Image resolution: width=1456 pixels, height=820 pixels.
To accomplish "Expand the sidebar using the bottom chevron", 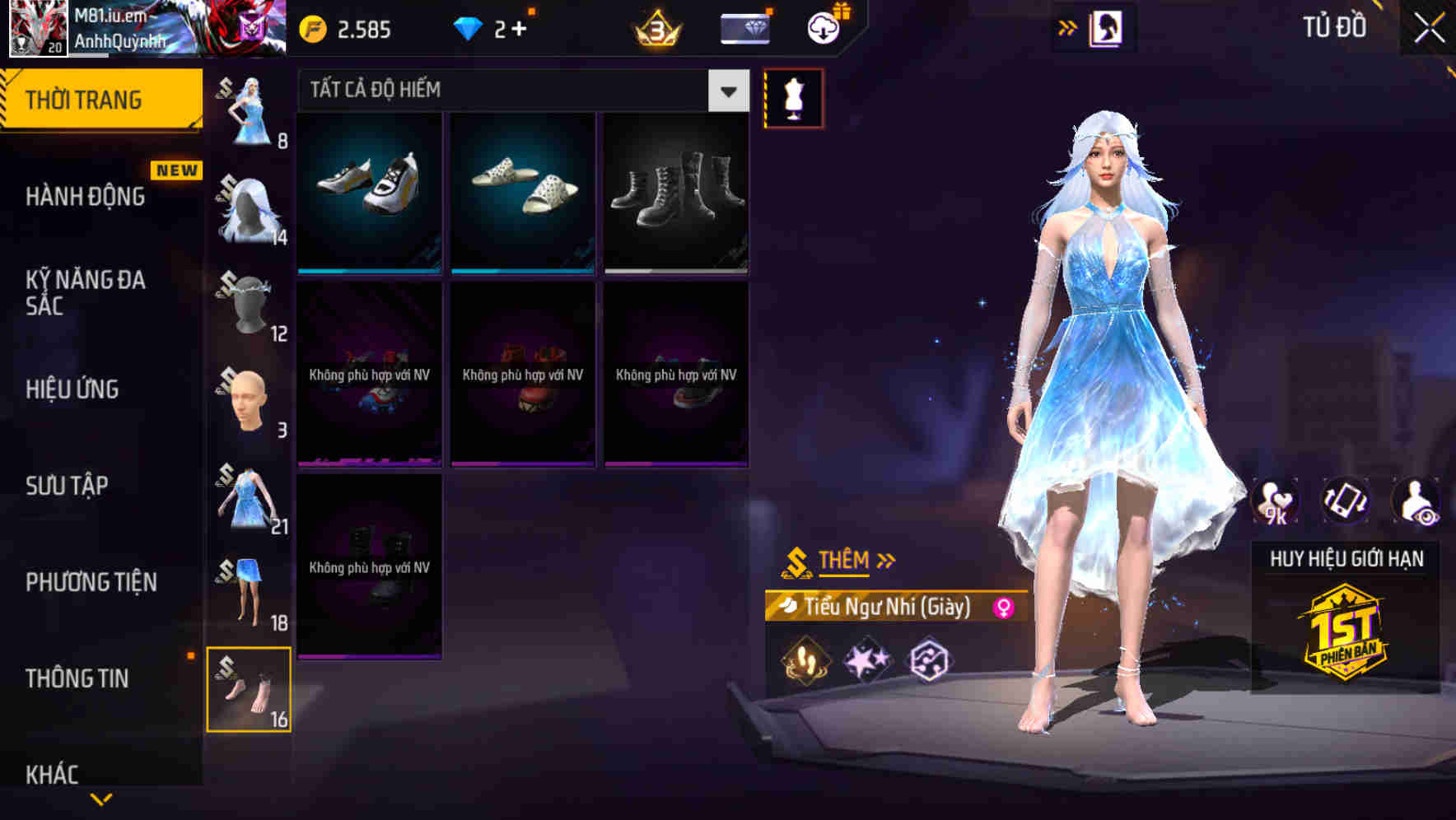I will [99, 799].
